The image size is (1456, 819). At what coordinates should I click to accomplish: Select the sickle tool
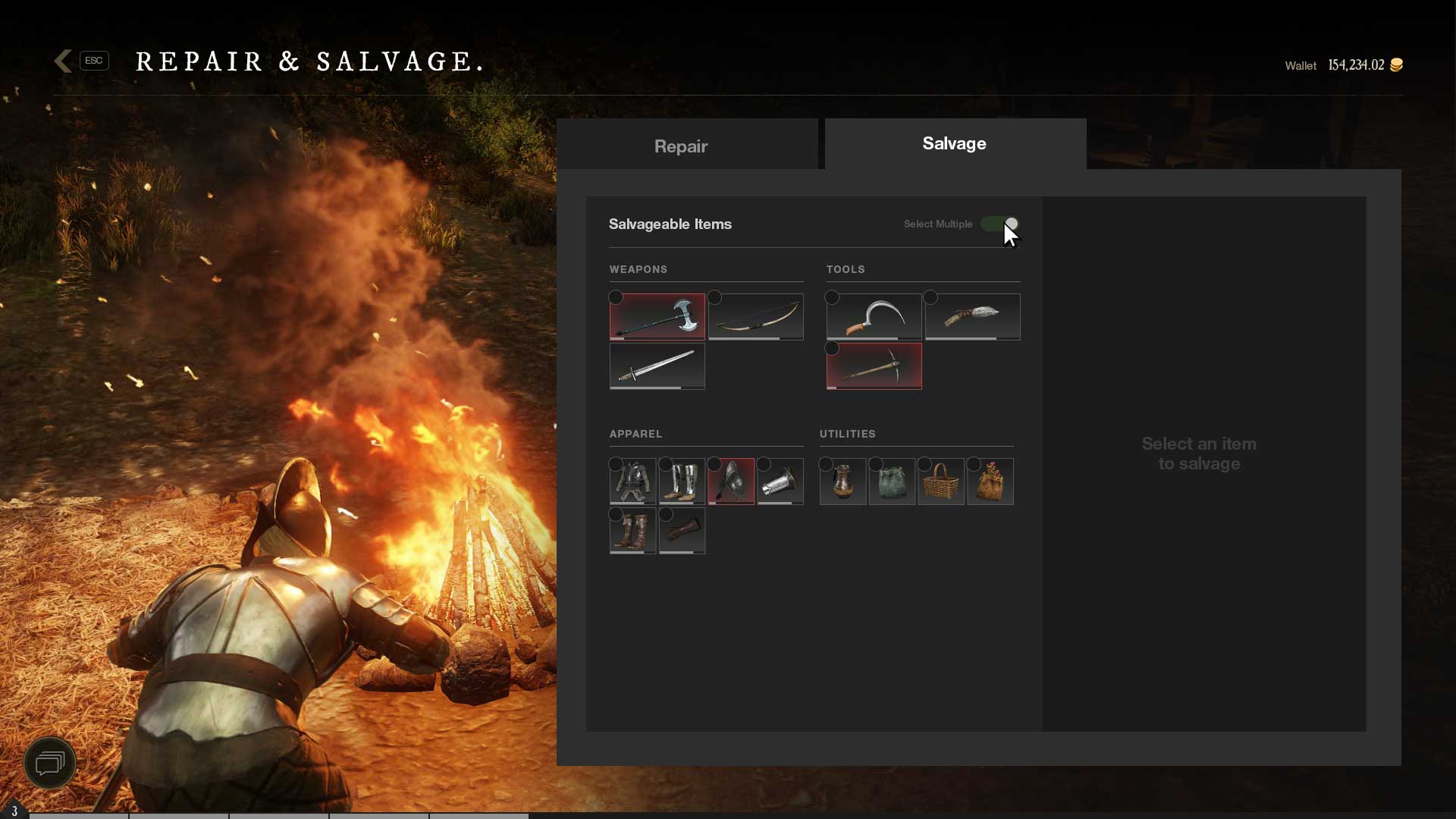coord(874,316)
